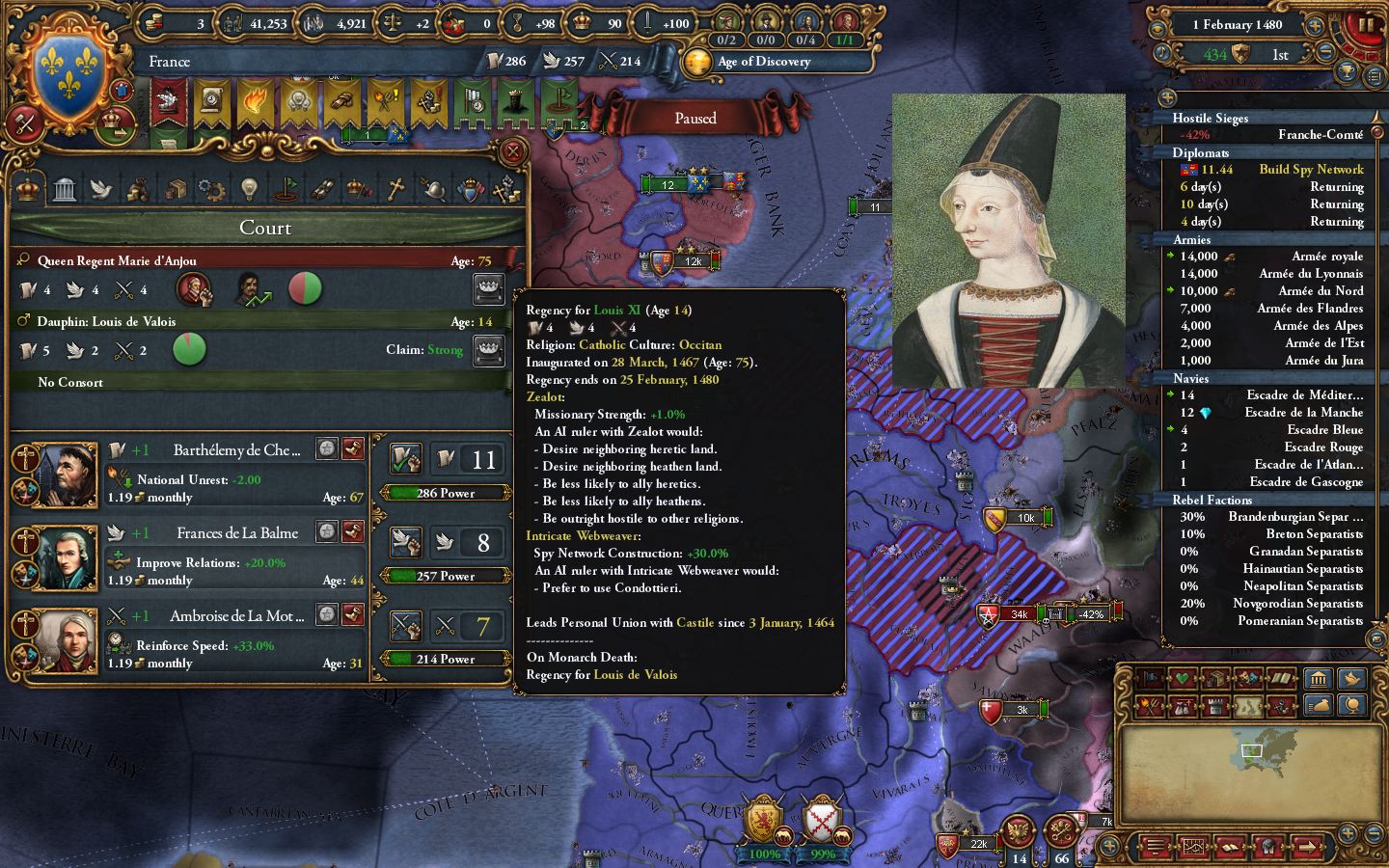Click the Build Spy Network diplomat entry
1389x868 pixels.
point(1310,169)
